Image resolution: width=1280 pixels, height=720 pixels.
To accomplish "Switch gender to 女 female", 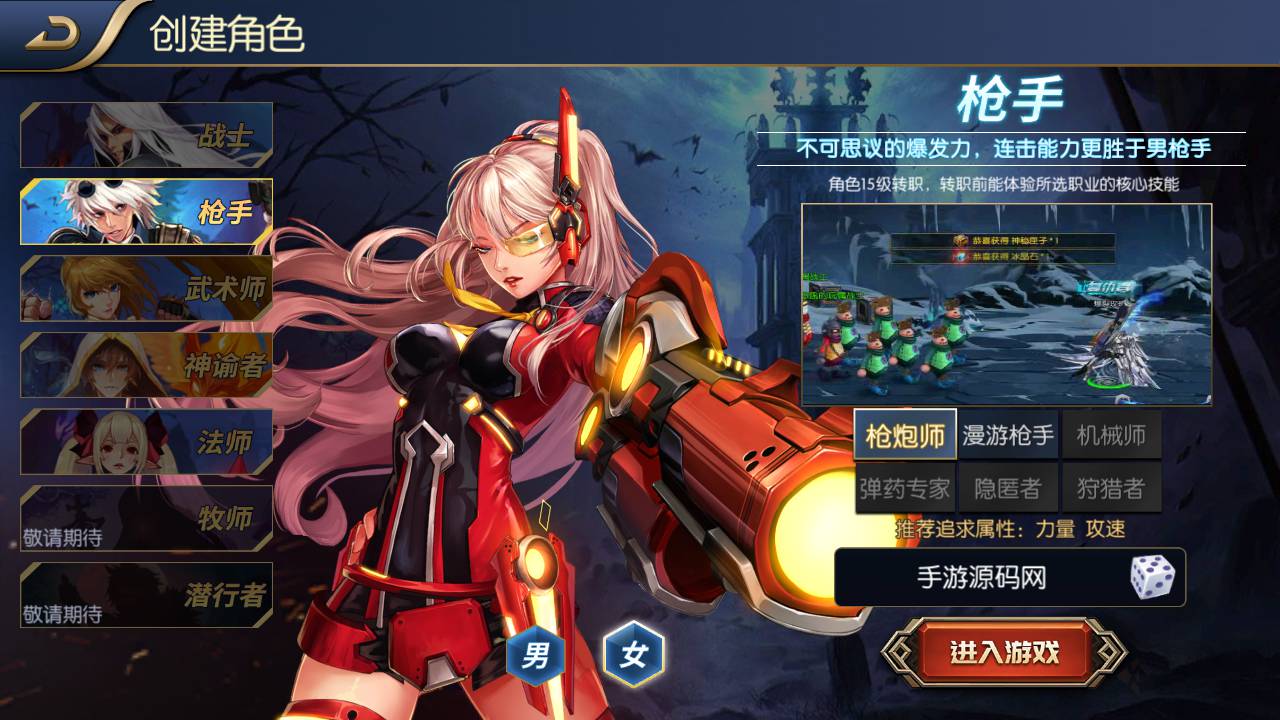I will (x=634, y=656).
